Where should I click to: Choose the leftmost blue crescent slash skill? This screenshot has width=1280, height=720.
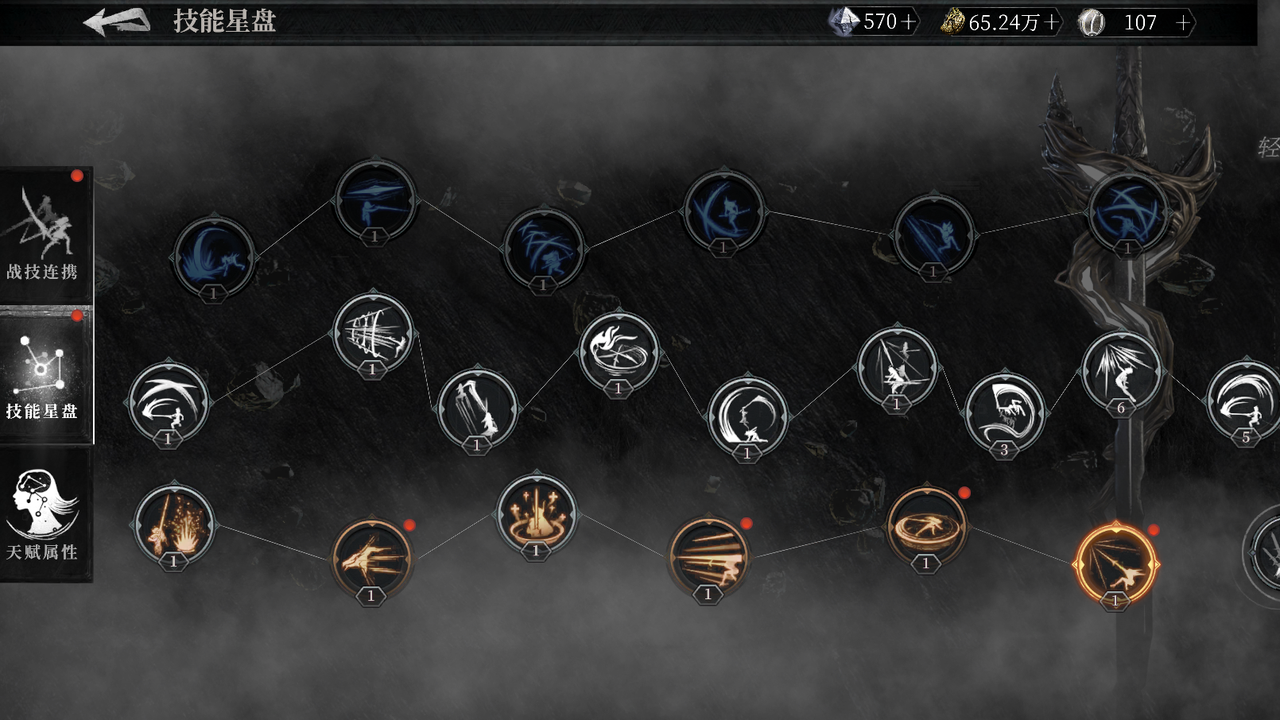[x=214, y=256]
